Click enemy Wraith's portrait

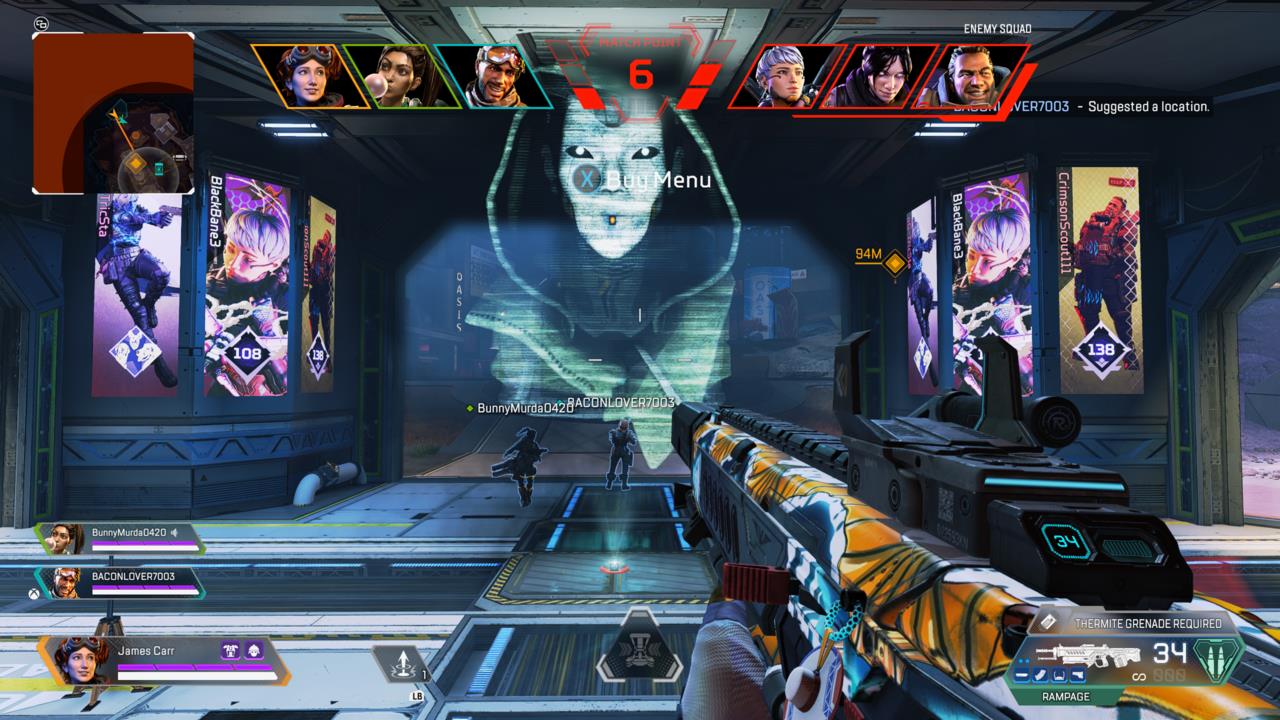click(879, 76)
